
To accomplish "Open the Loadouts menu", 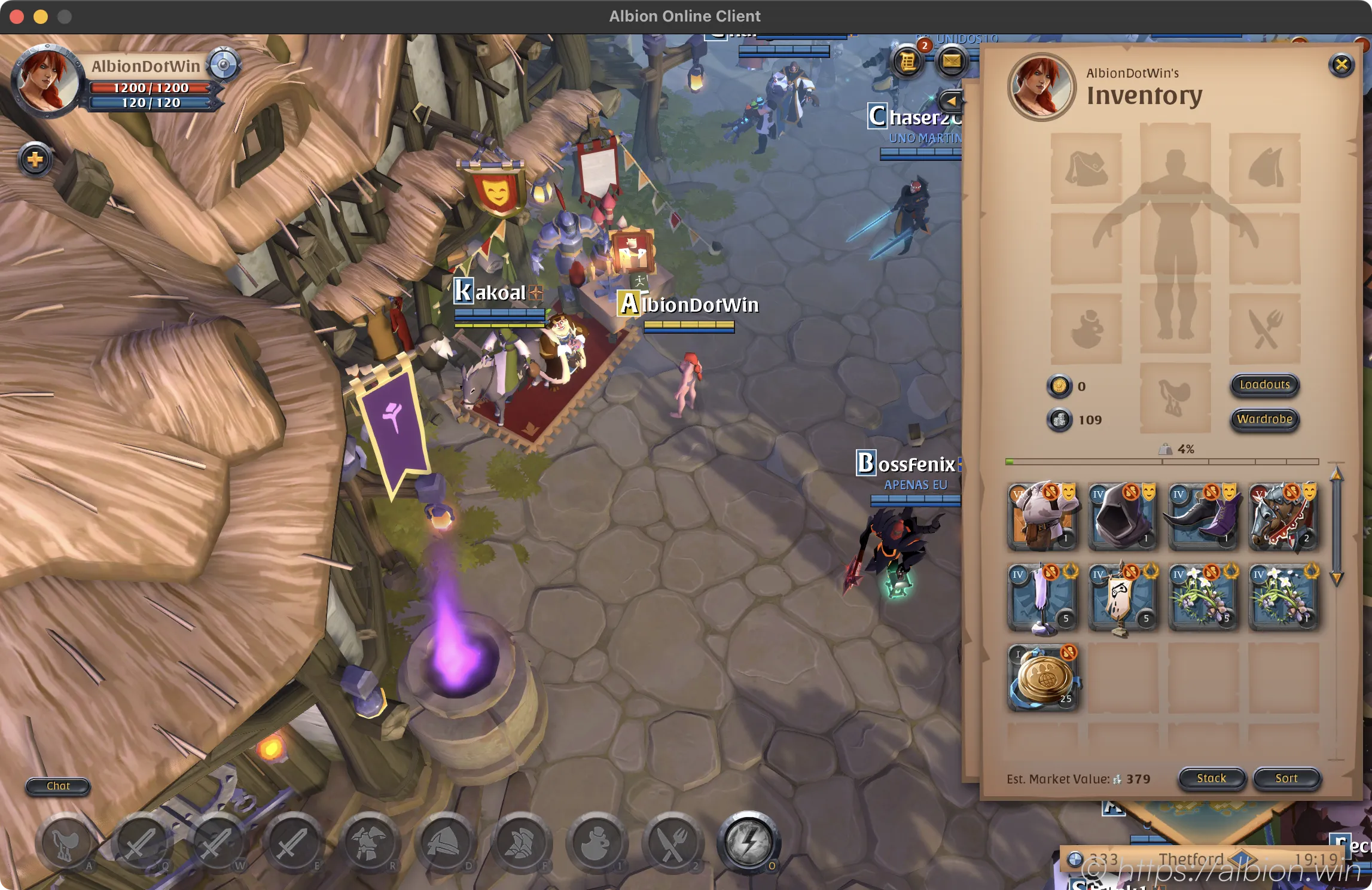I will [x=1264, y=385].
